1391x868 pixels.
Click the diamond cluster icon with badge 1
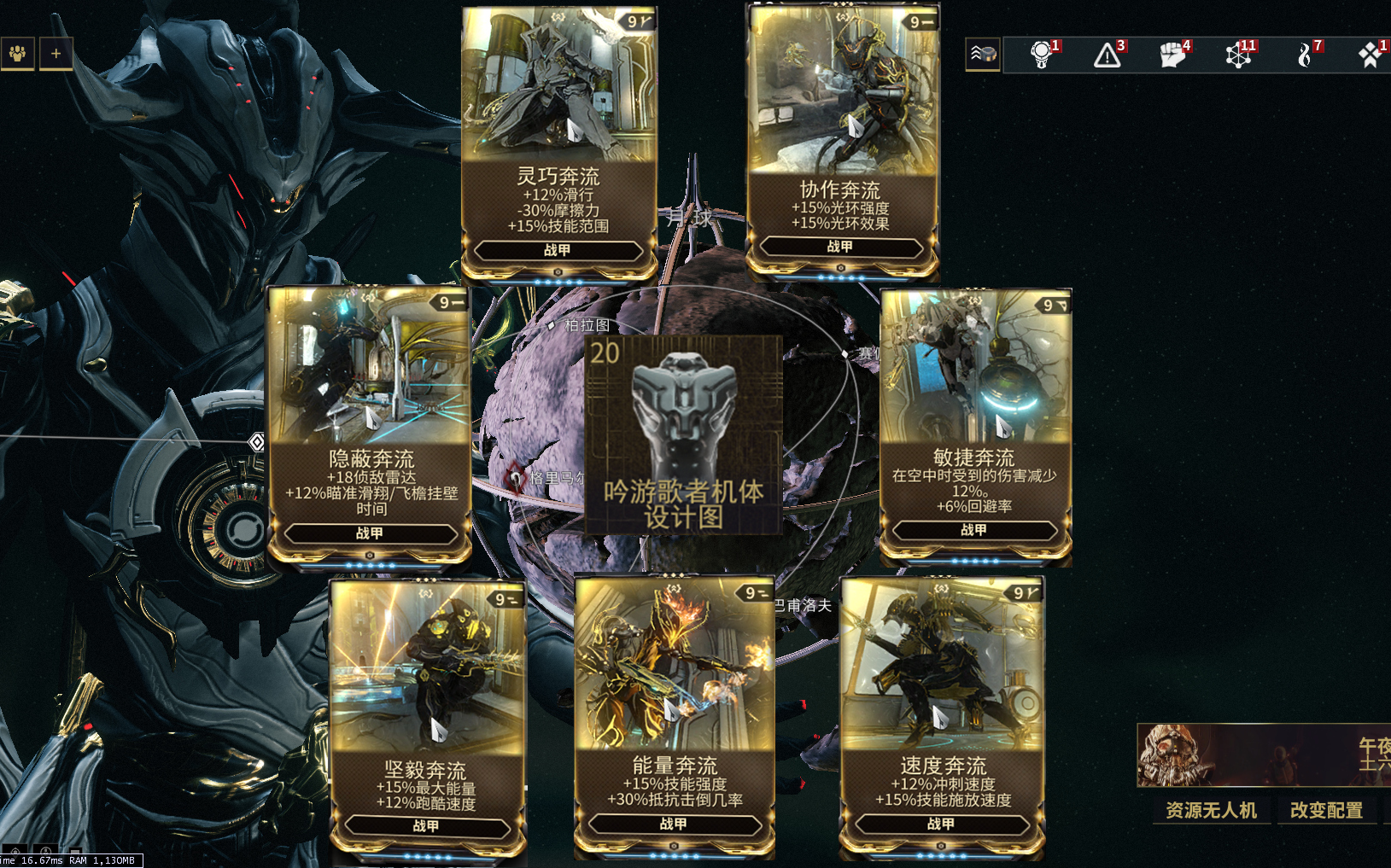tap(1369, 55)
